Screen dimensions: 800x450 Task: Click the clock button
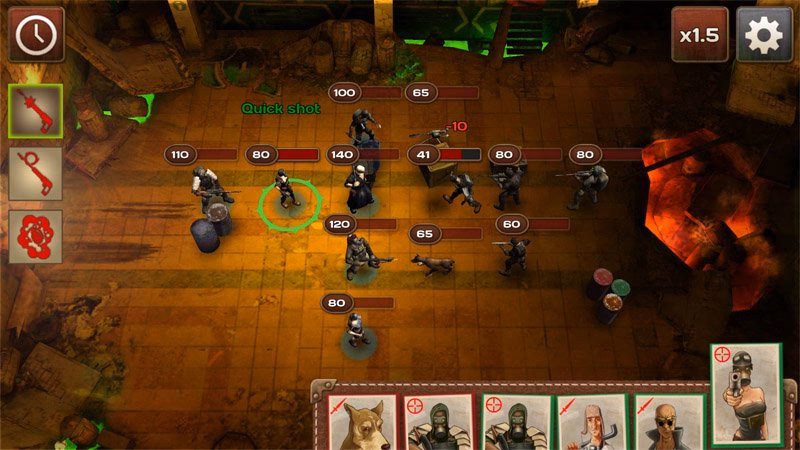(x=37, y=35)
